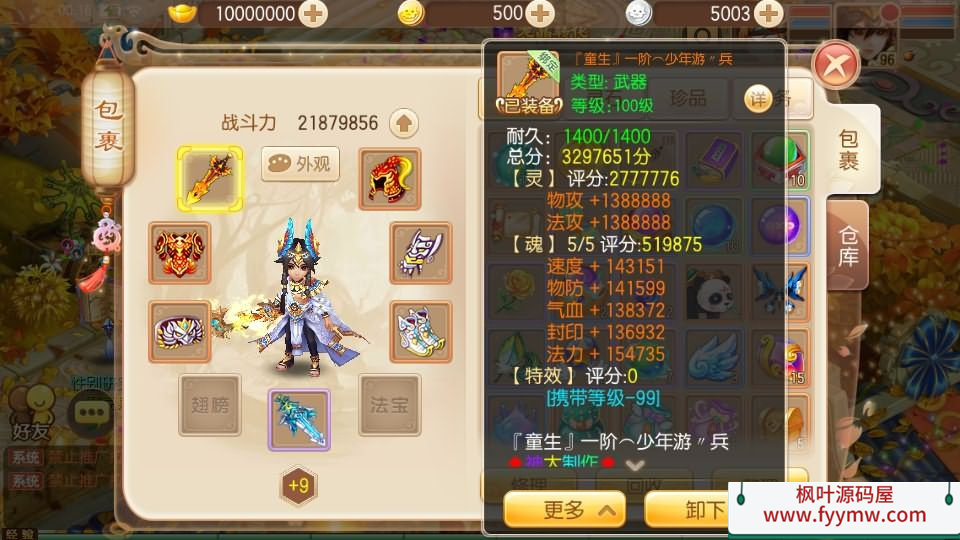Open the 外观 appearance button
960x540 pixels.
[x=300, y=165]
